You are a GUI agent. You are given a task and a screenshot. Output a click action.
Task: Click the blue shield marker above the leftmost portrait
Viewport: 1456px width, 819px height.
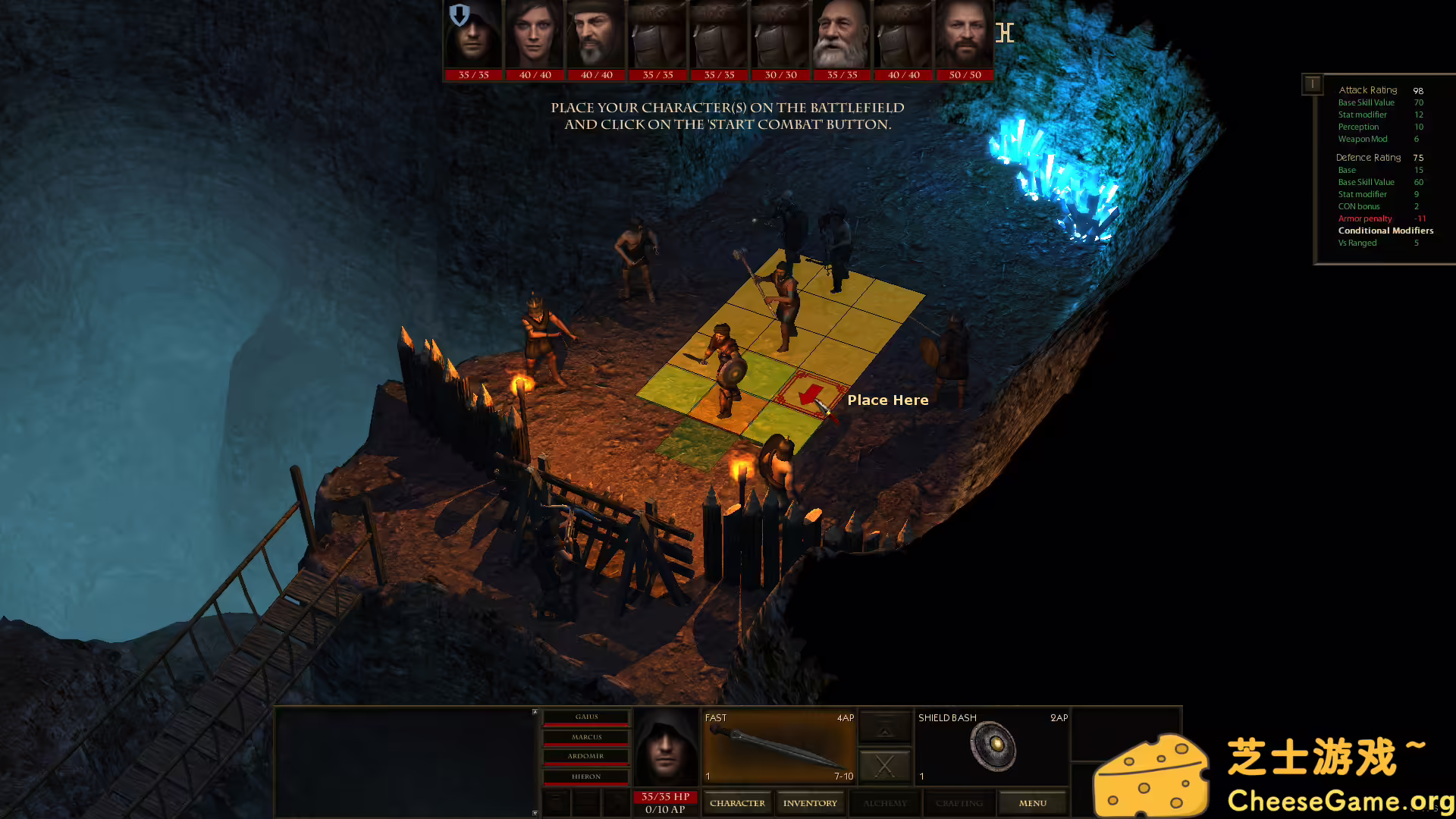pos(458,14)
